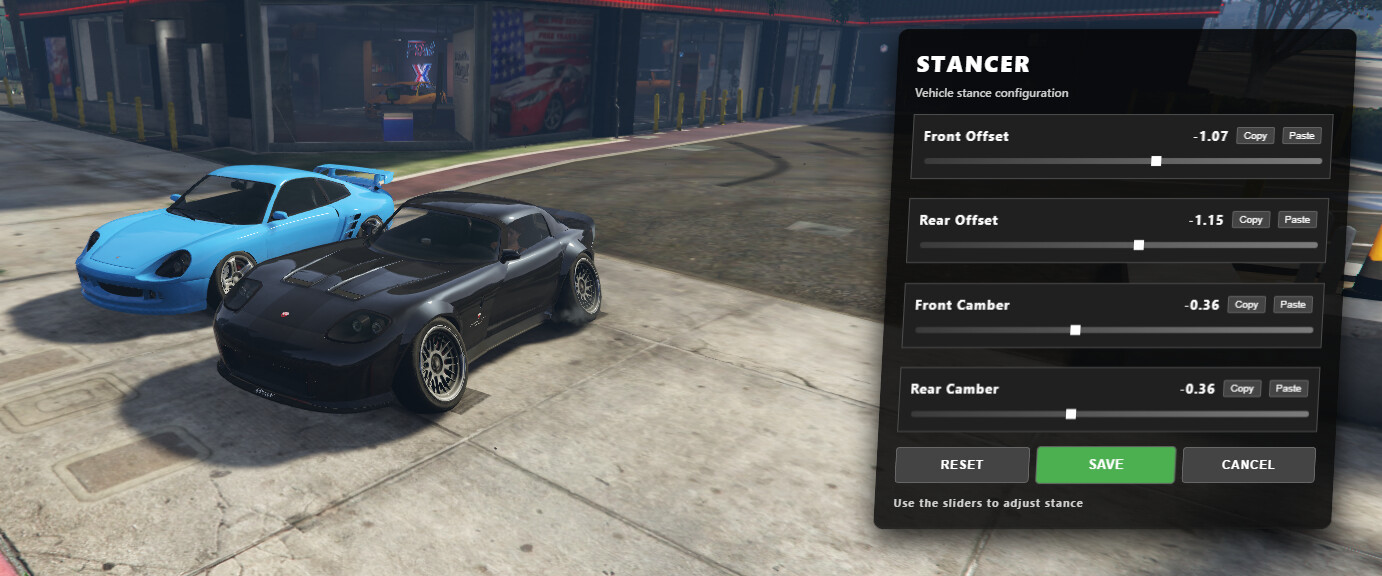Copy the Front Offset value
Viewport: 1382px width, 576px height.
(x=1255, y=136)
